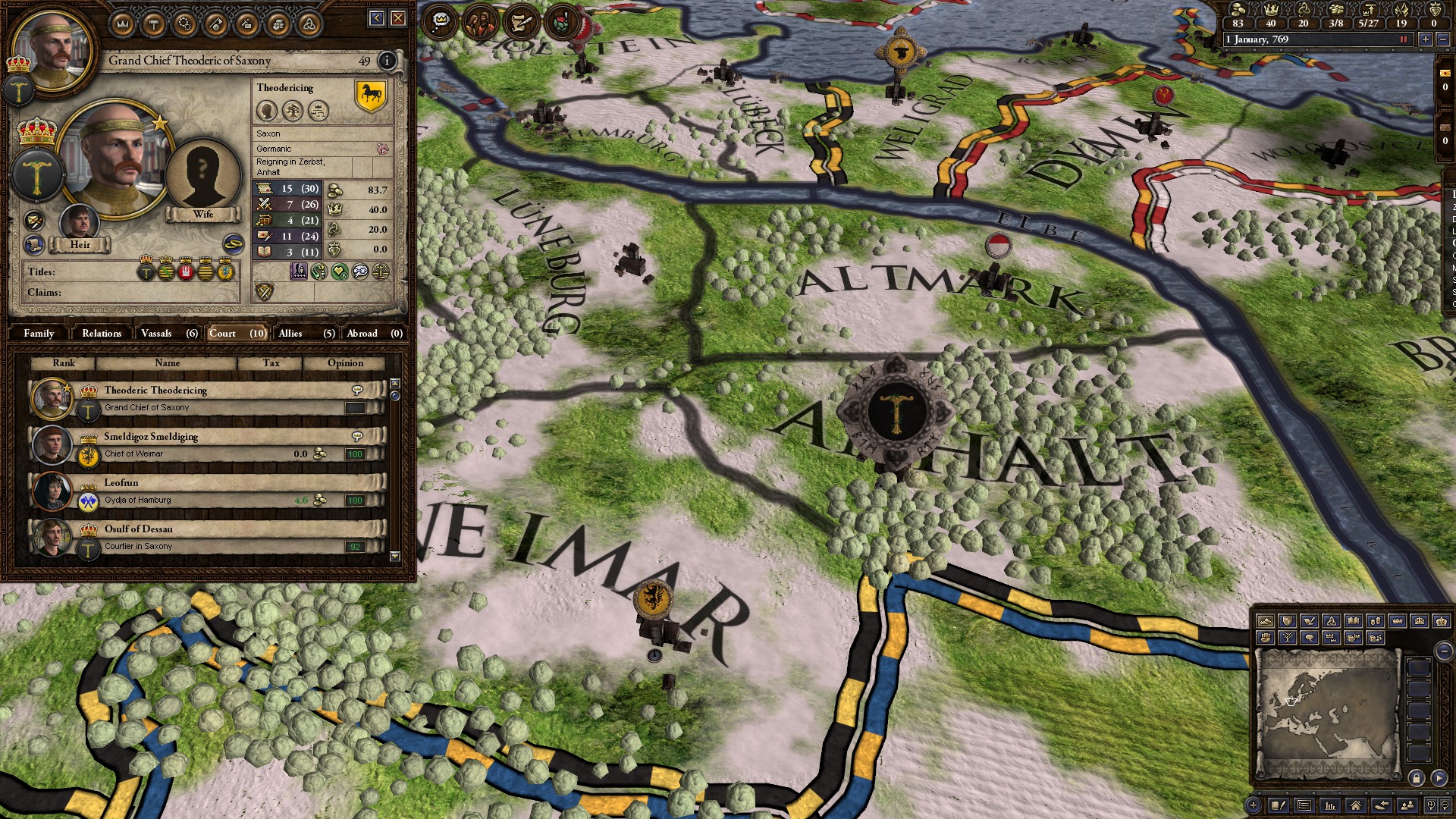Toggle the minimap lock icon
1456x819 pixels.
pos(1417,778)
